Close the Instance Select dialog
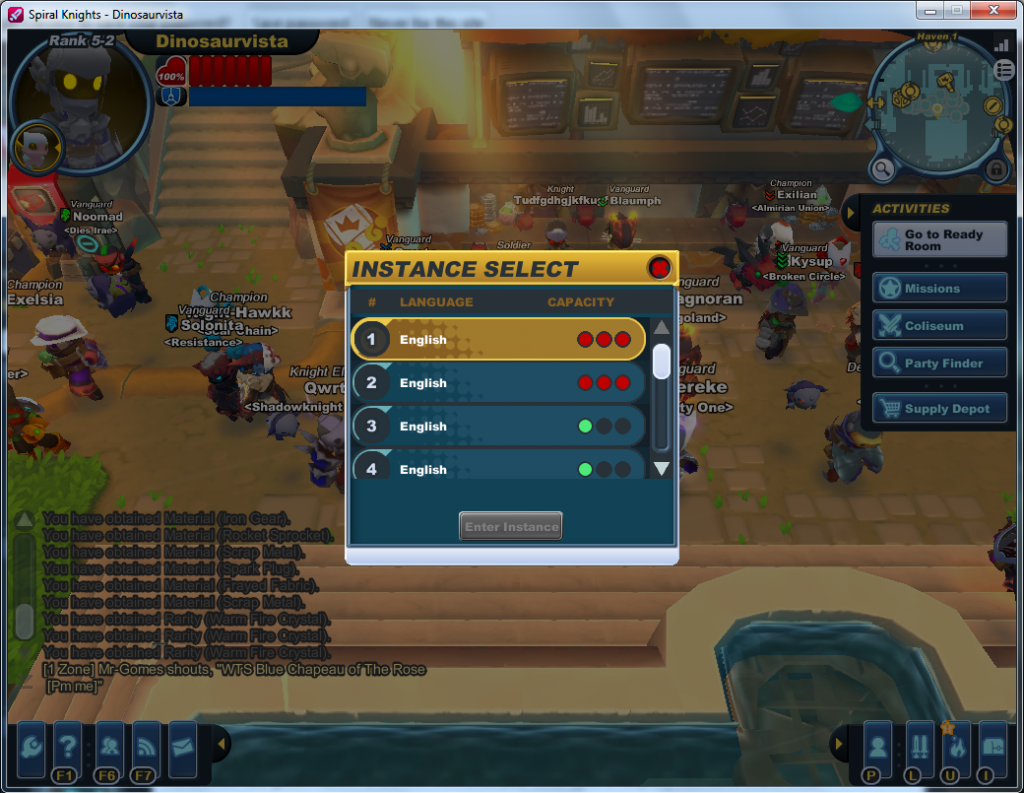 pyautogui.click(x=659, y=267)
